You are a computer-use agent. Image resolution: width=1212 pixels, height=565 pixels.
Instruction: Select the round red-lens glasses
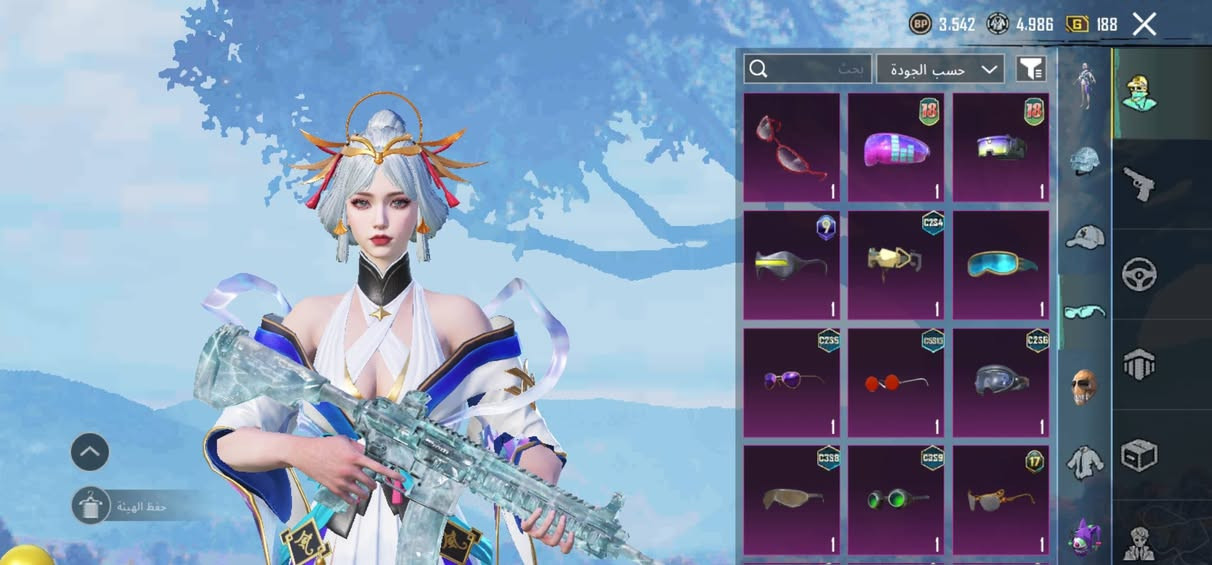[x=896, y=382]
